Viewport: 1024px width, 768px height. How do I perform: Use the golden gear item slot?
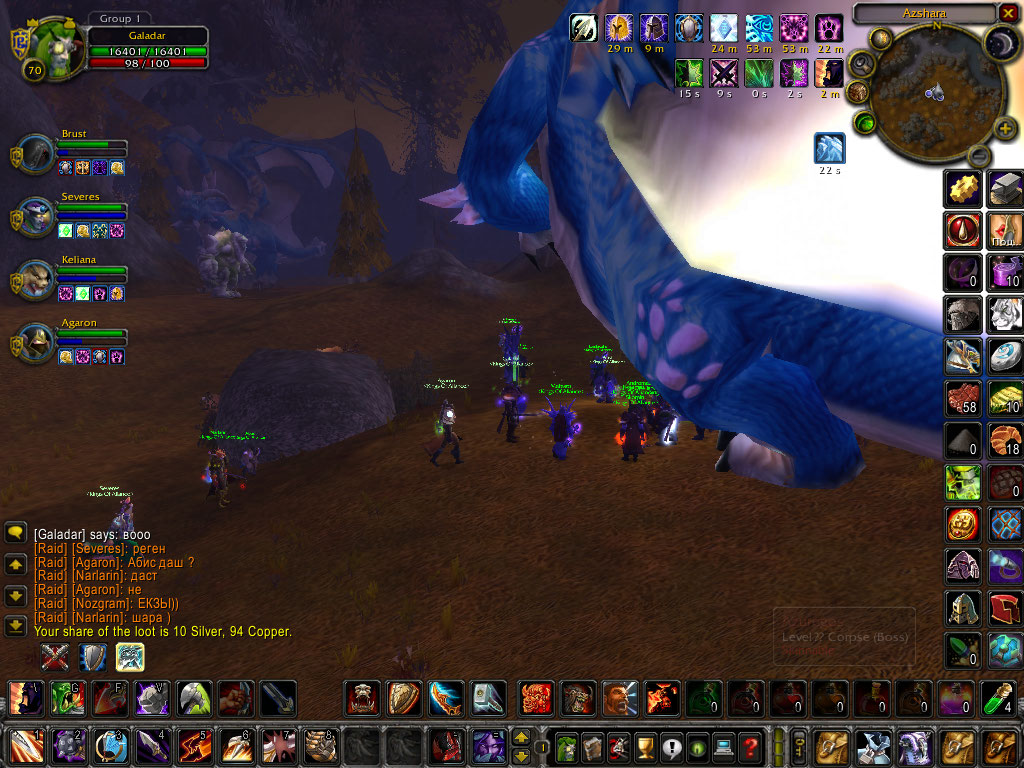coord(963,188)
